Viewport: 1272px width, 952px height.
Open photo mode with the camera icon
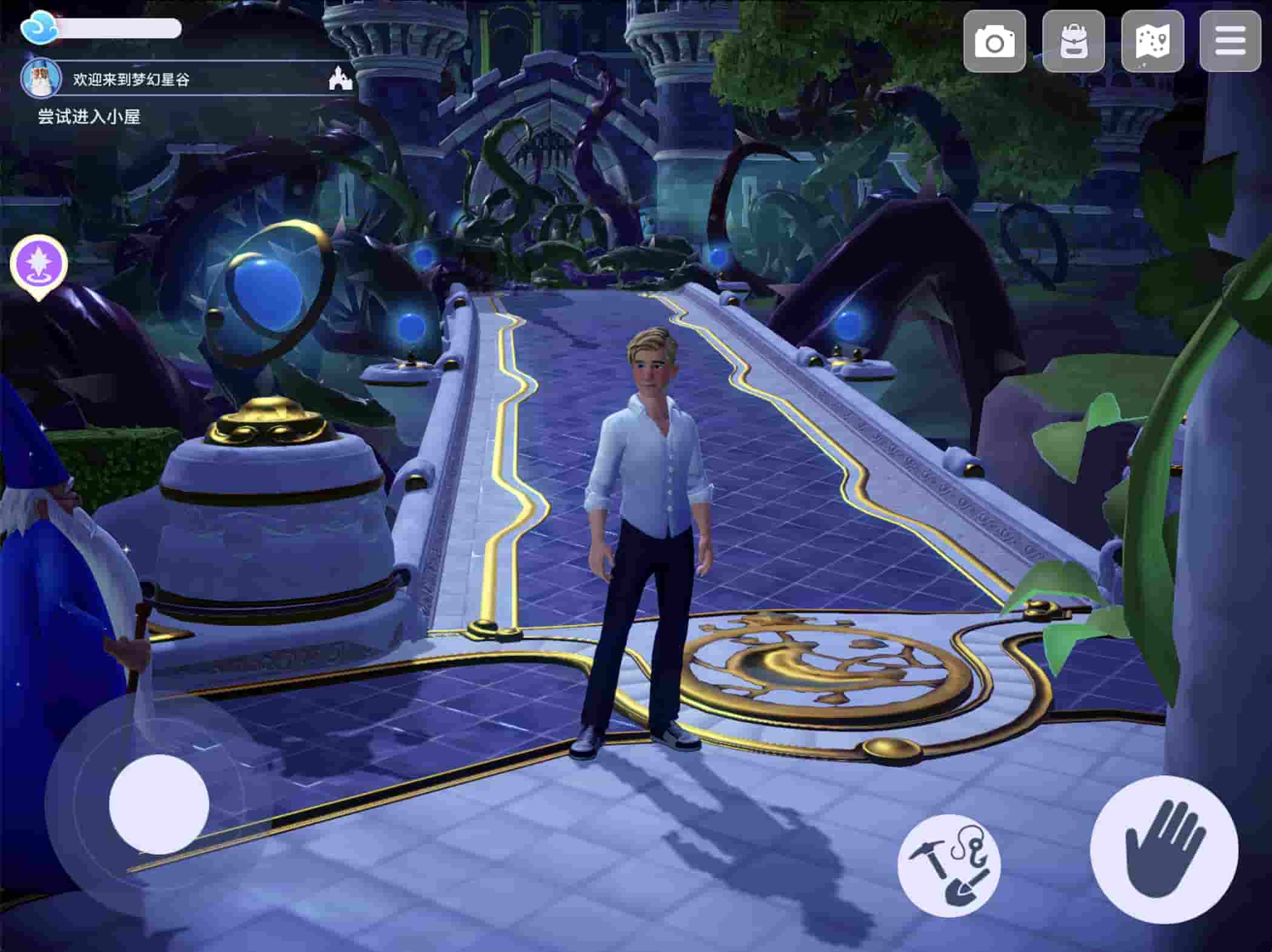pos(994,42)
